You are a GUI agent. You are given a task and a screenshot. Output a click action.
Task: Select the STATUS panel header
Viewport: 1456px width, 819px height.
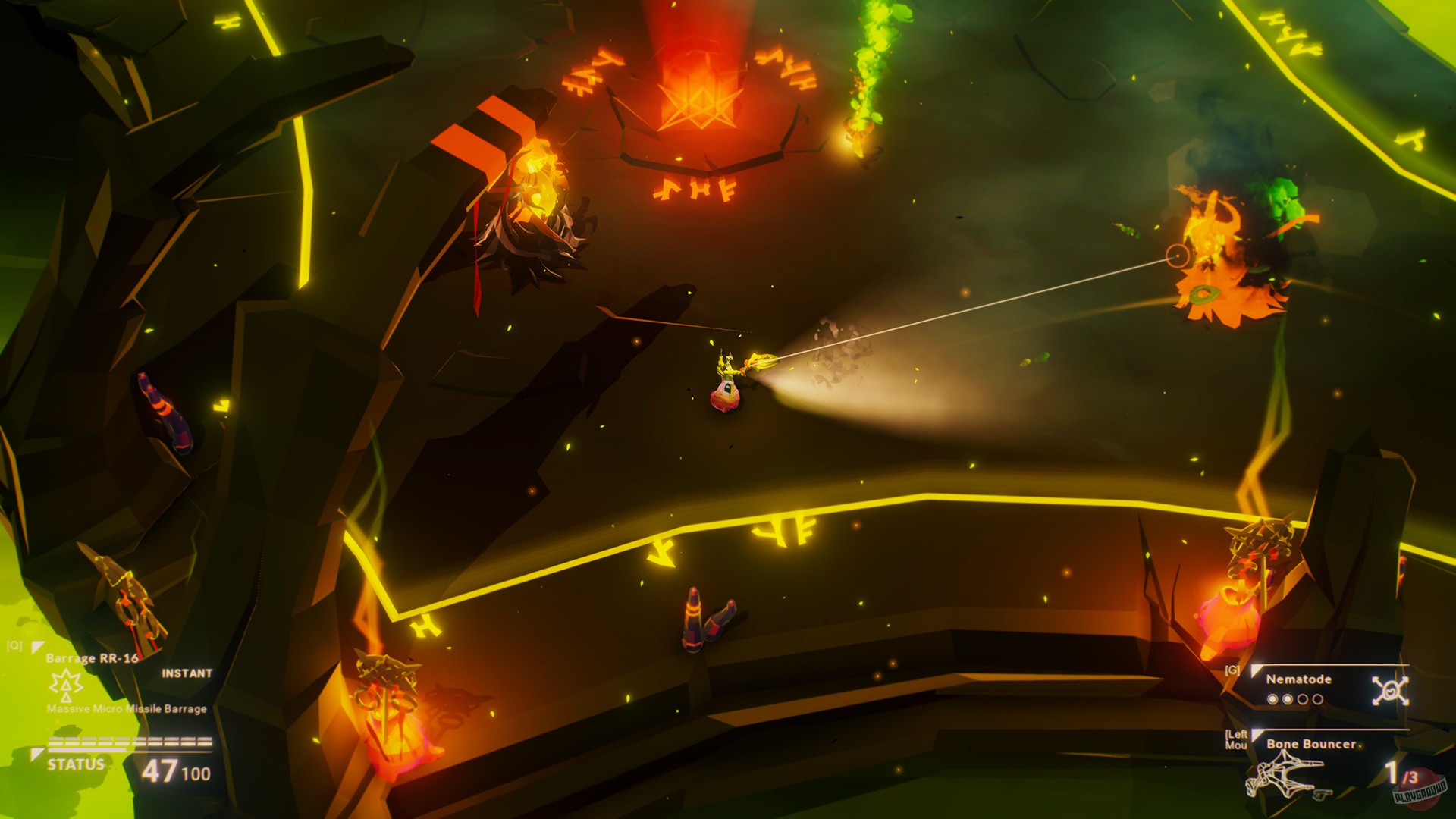76,763
